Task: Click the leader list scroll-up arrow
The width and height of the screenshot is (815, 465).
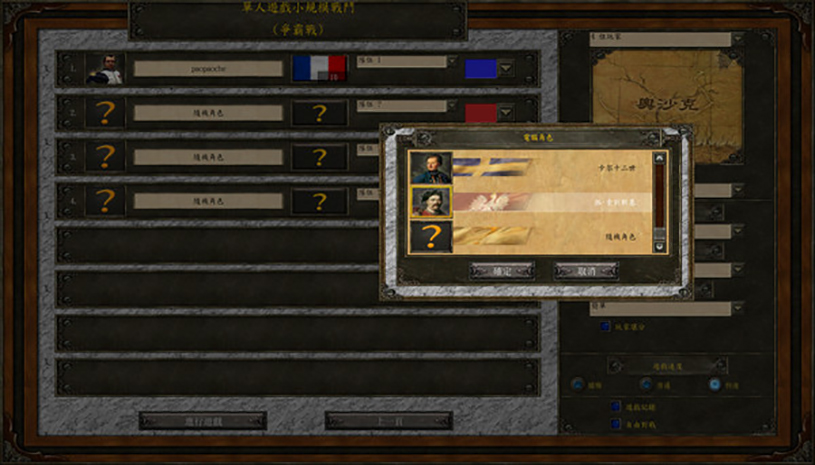Action: click(x=659, y=158)
